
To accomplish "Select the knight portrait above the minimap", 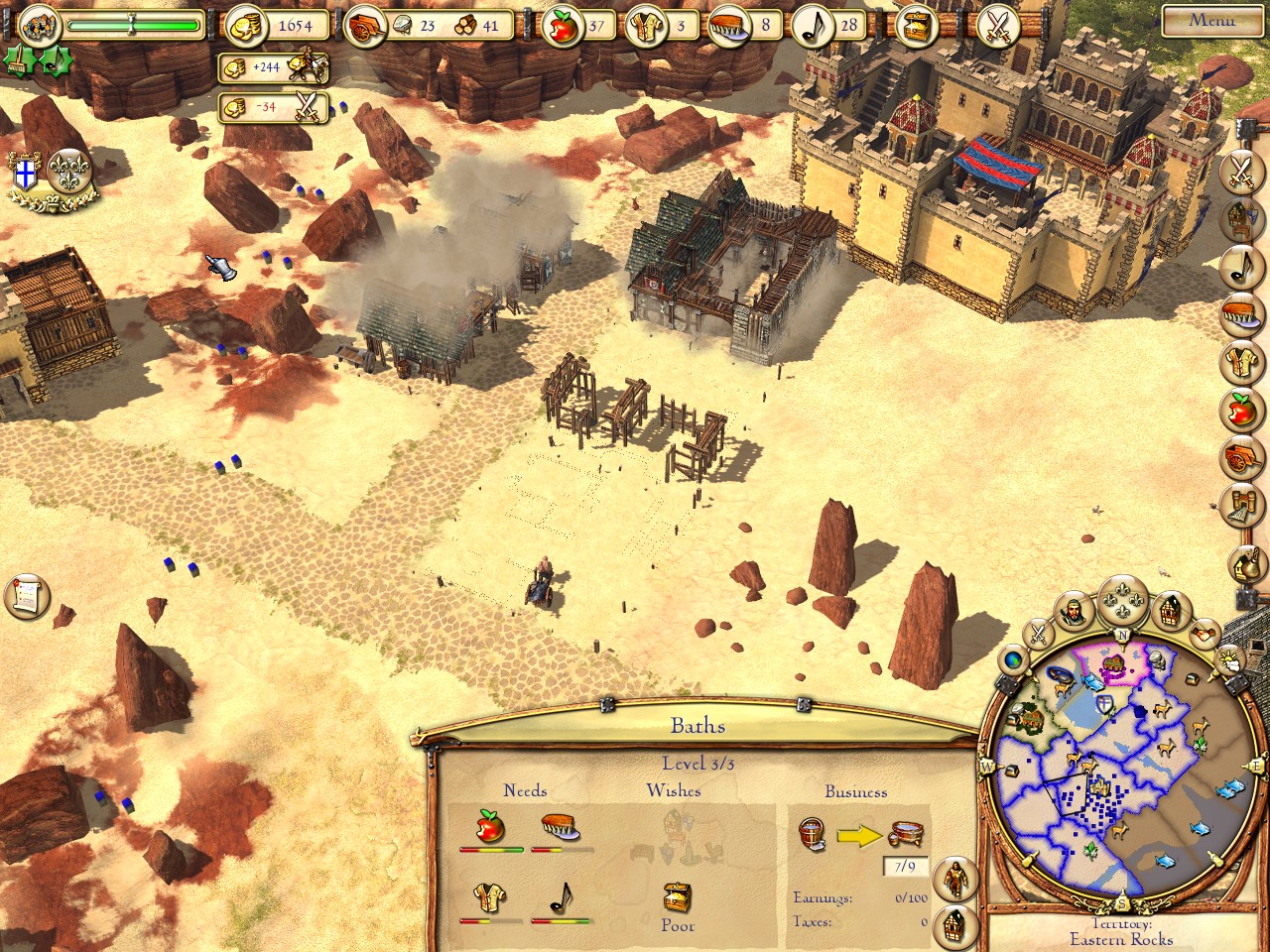I will pos(1073,611).
